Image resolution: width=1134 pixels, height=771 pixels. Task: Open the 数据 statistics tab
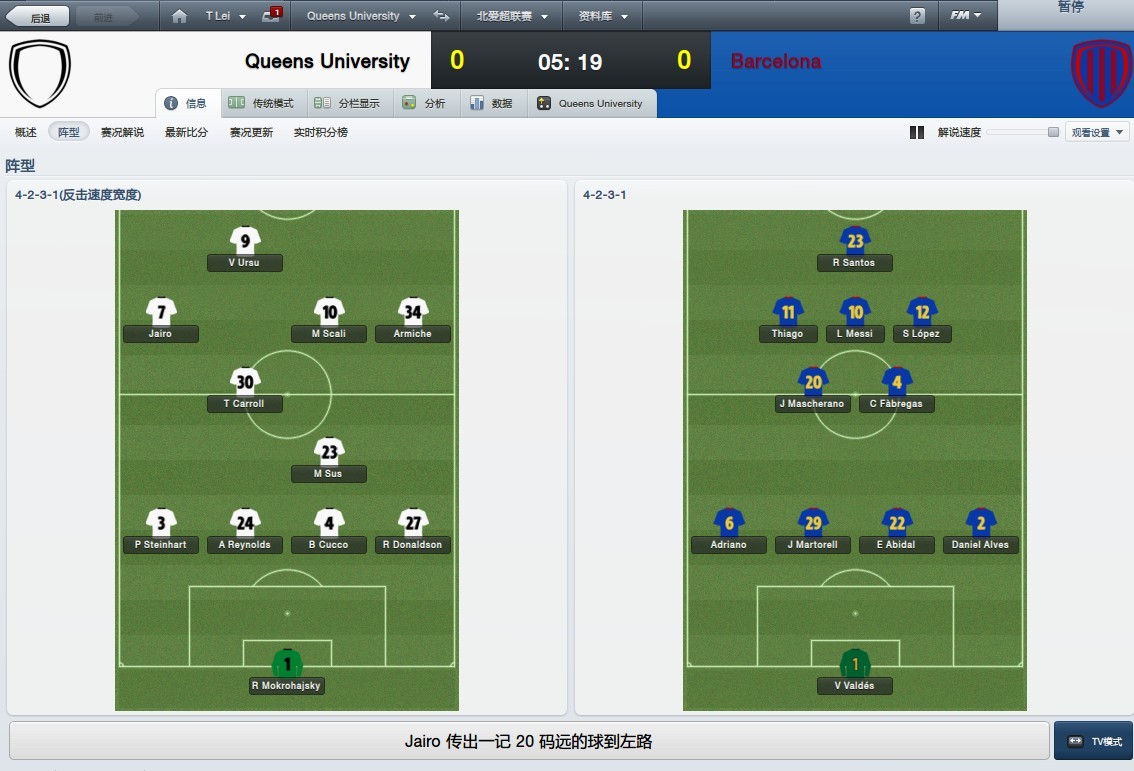point(492,103)
